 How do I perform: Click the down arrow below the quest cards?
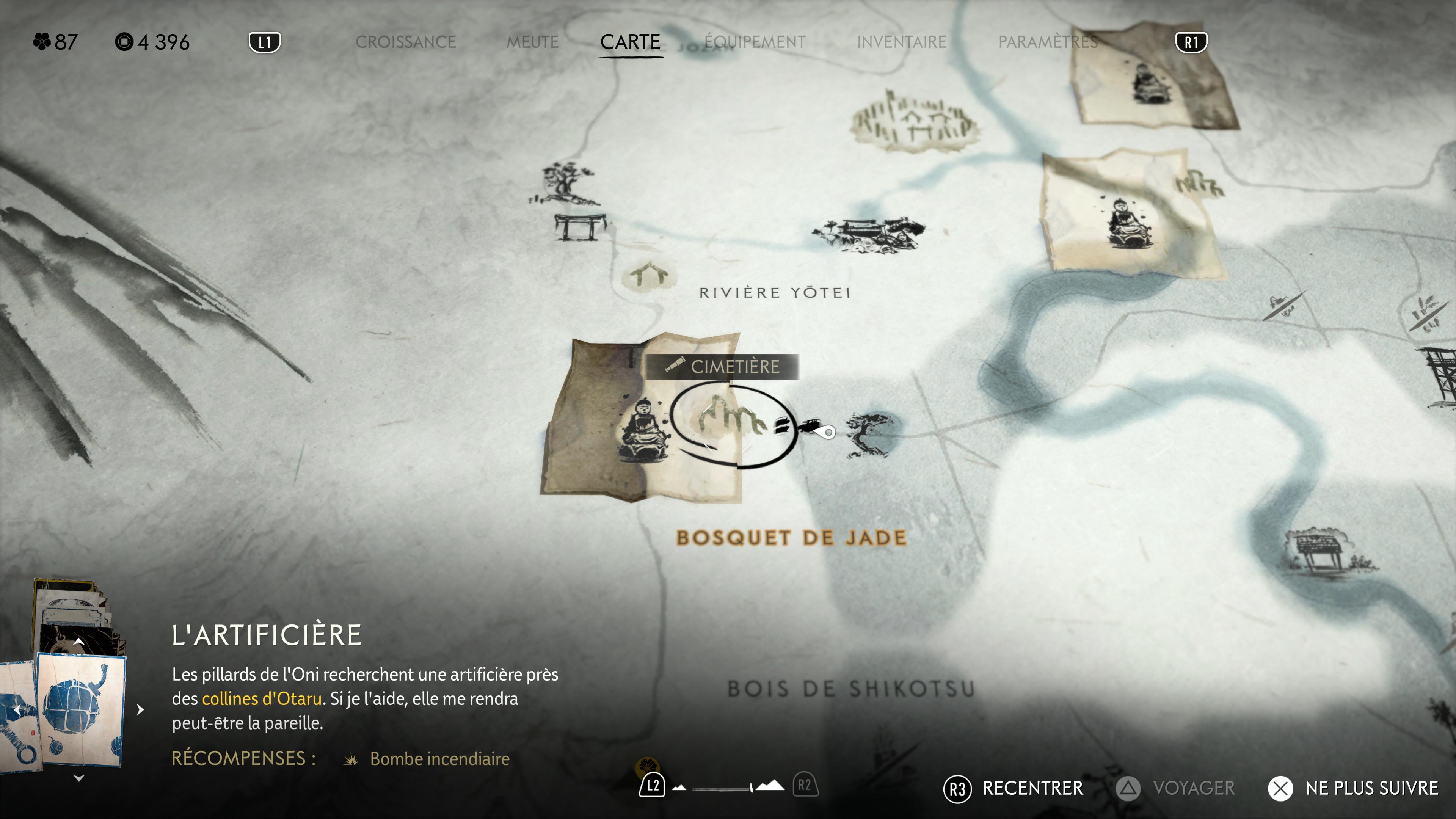point(78,778)
